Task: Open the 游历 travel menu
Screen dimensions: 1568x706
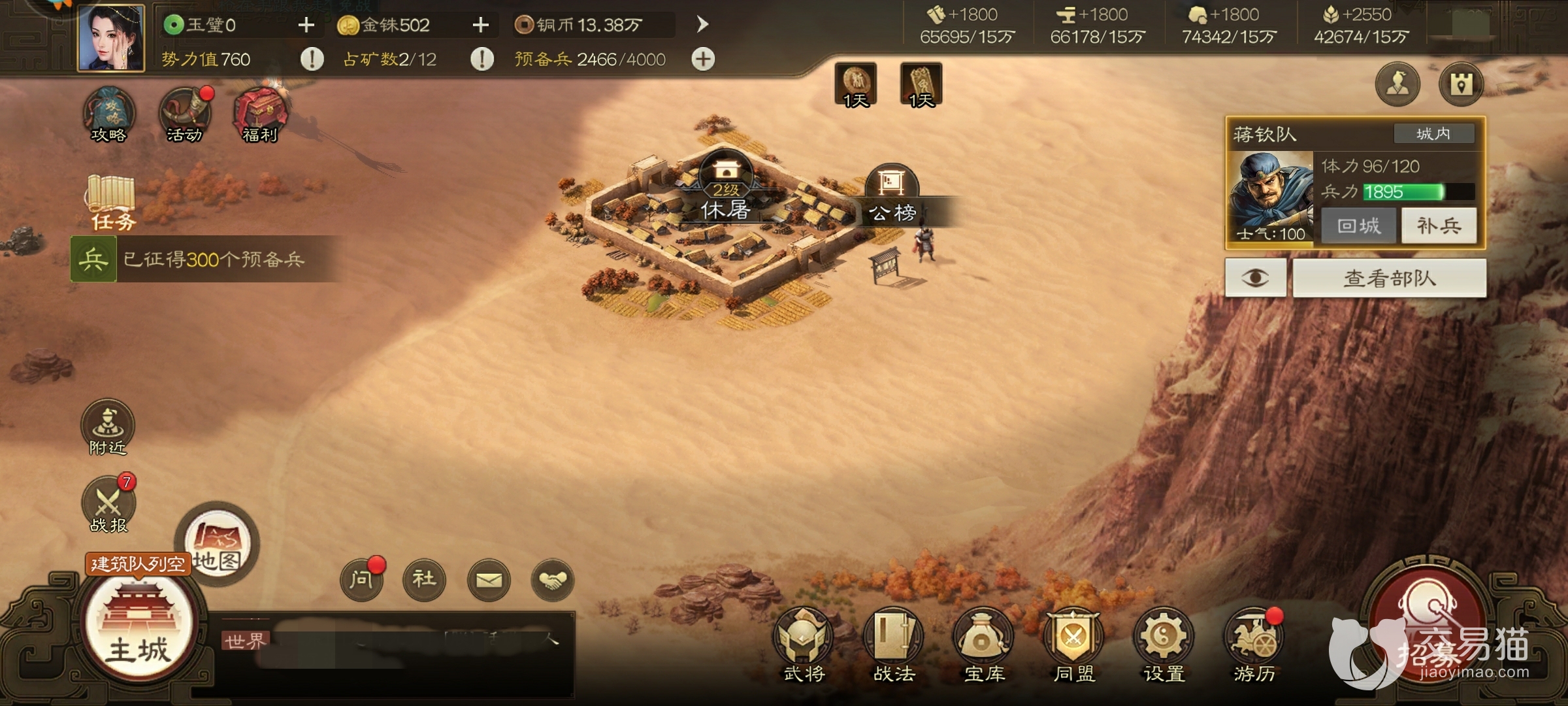Action: click(1254, 644)
